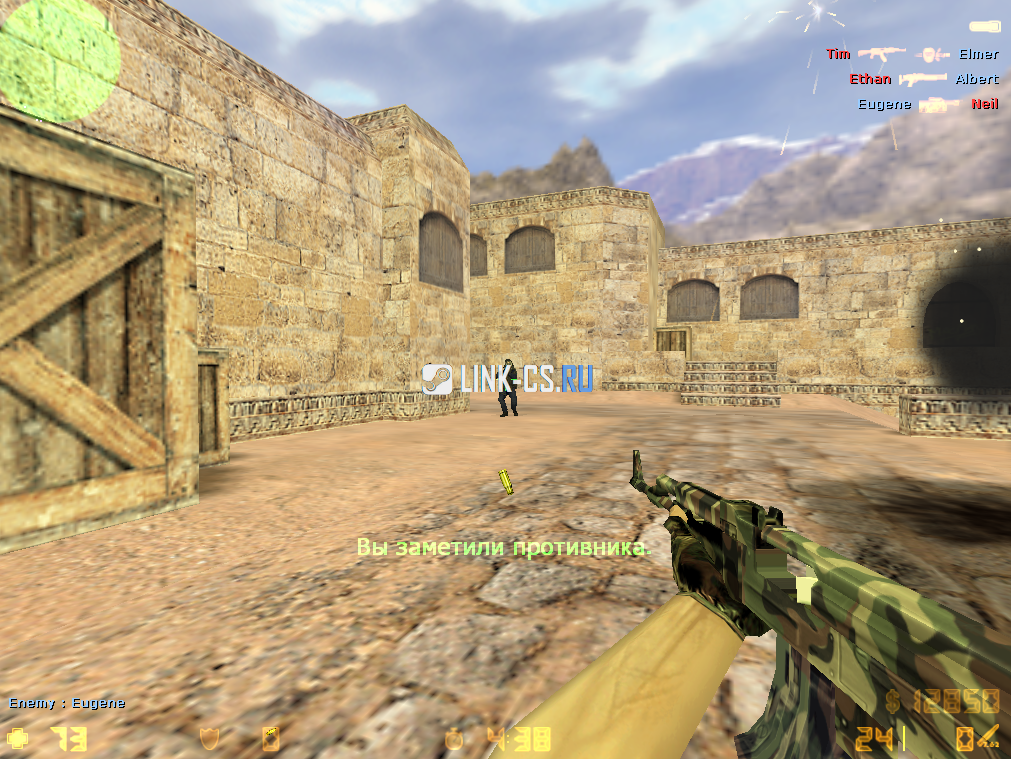Click the armor shield icon

[x=209, y=739]
